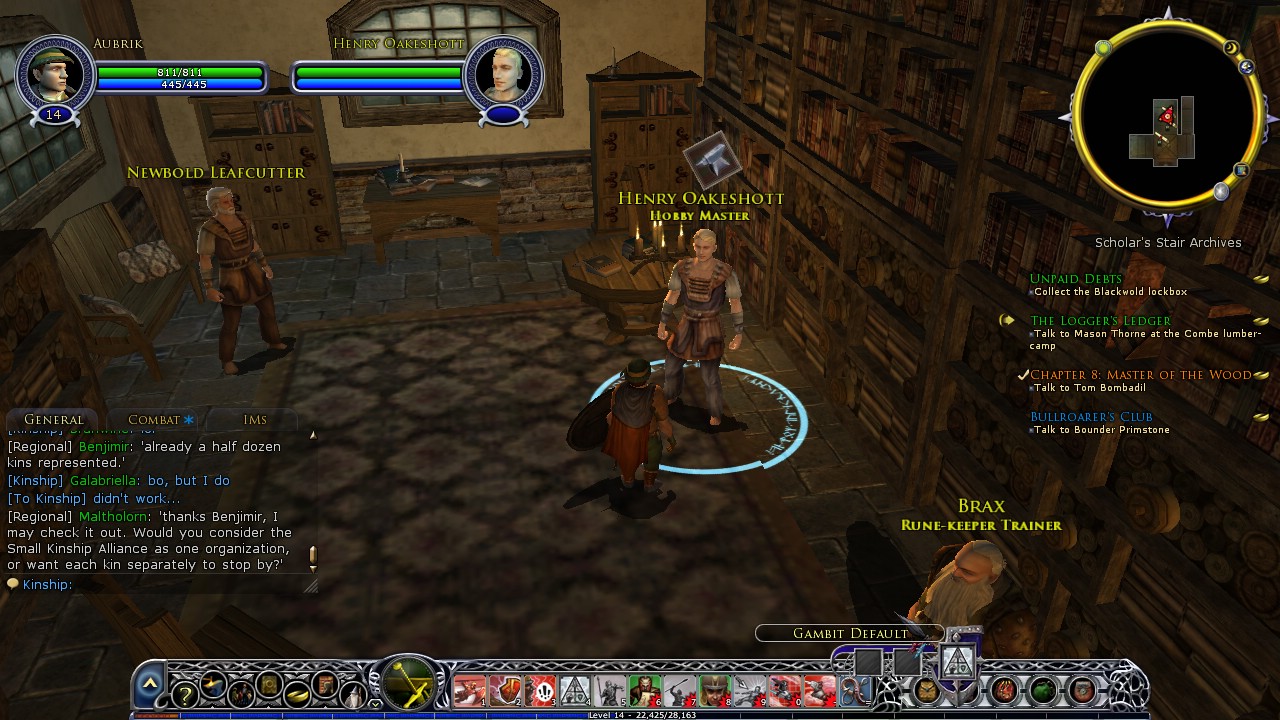Open the Combat chat tab
The image size is (1280, 720).
[154, 420]
